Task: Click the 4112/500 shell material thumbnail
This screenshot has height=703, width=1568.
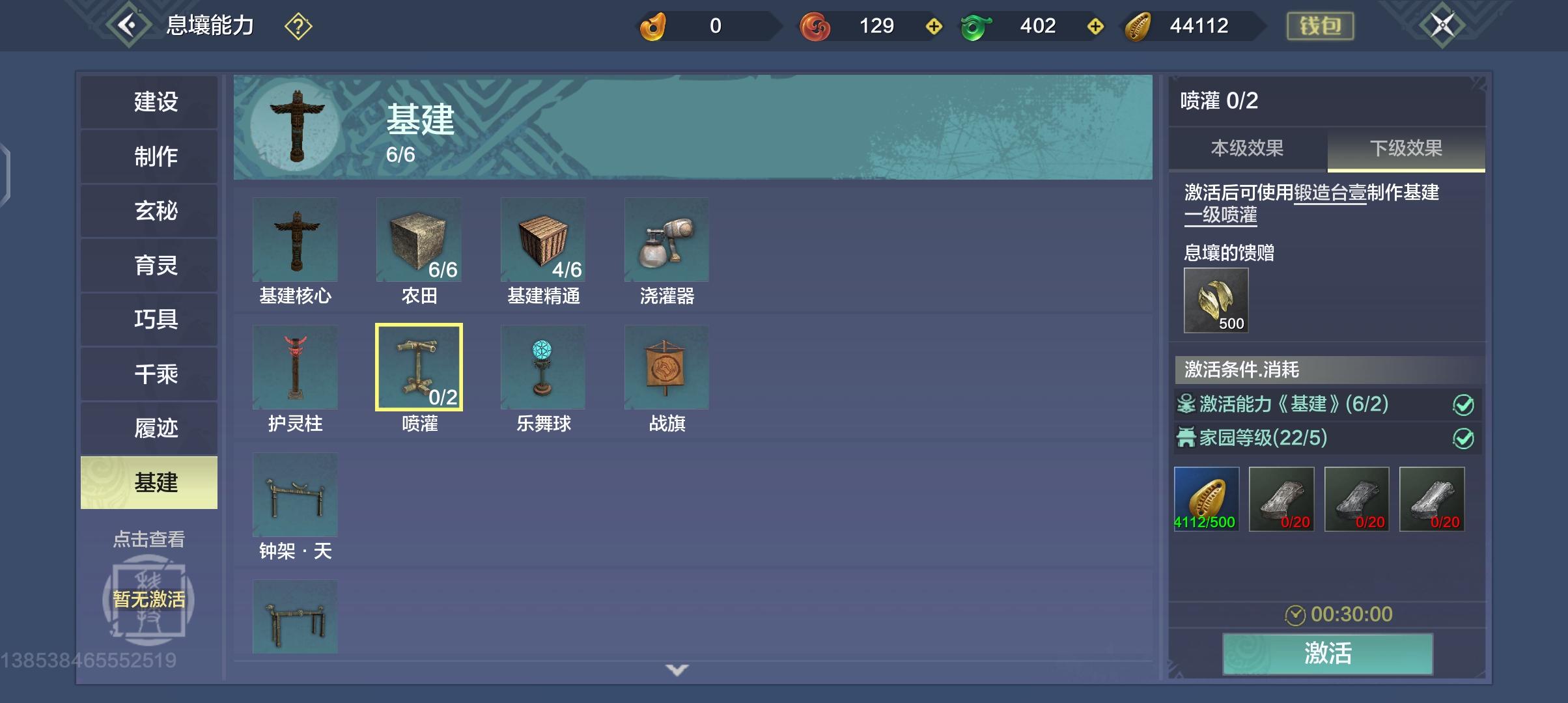Action: click(1206, 498)
